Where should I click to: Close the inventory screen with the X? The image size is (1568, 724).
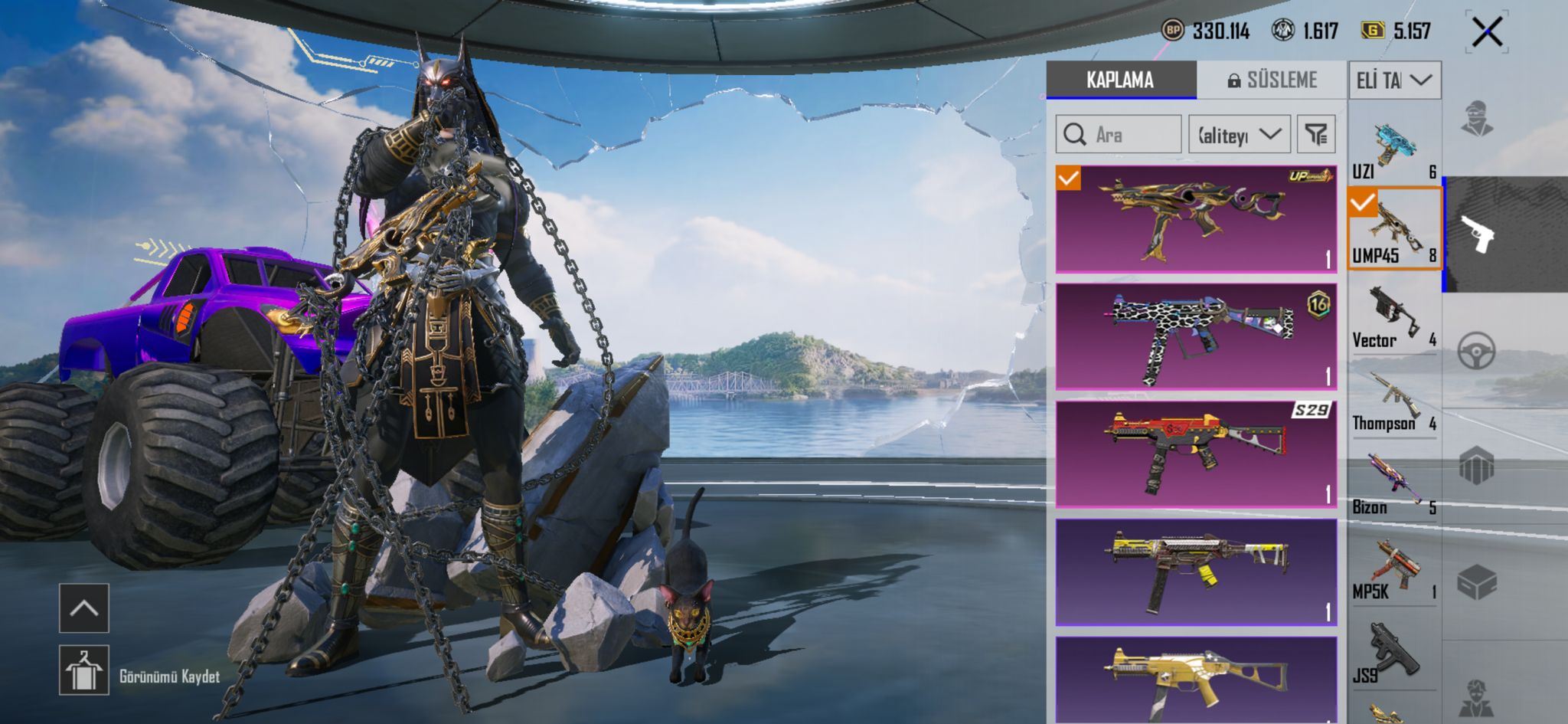[x=1487, y=32]
